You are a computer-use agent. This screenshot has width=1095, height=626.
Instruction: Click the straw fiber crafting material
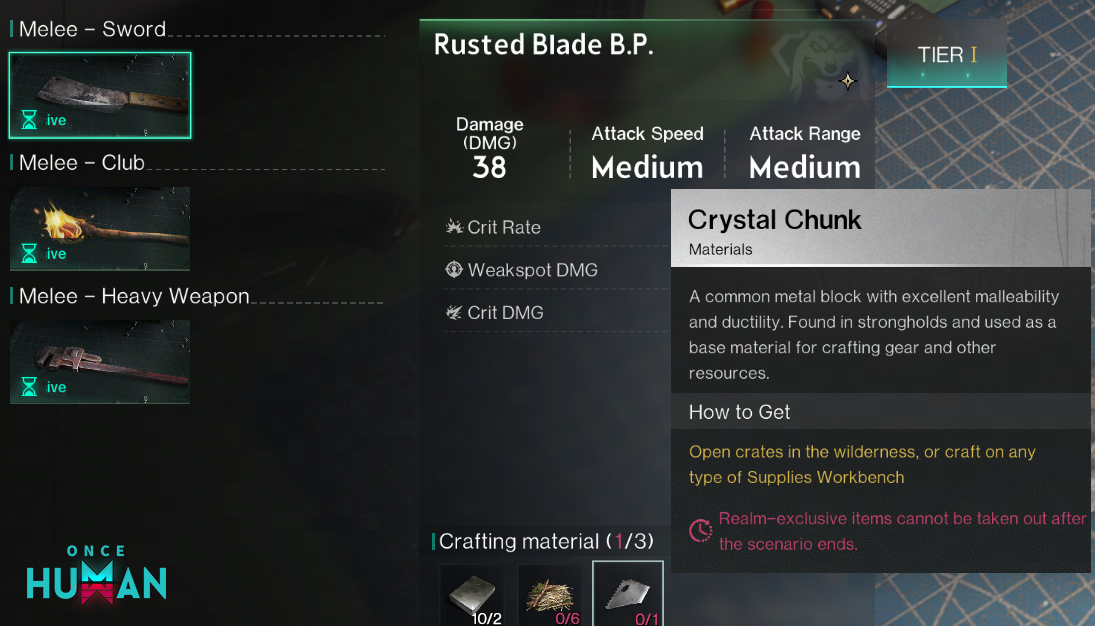point(550,596)
